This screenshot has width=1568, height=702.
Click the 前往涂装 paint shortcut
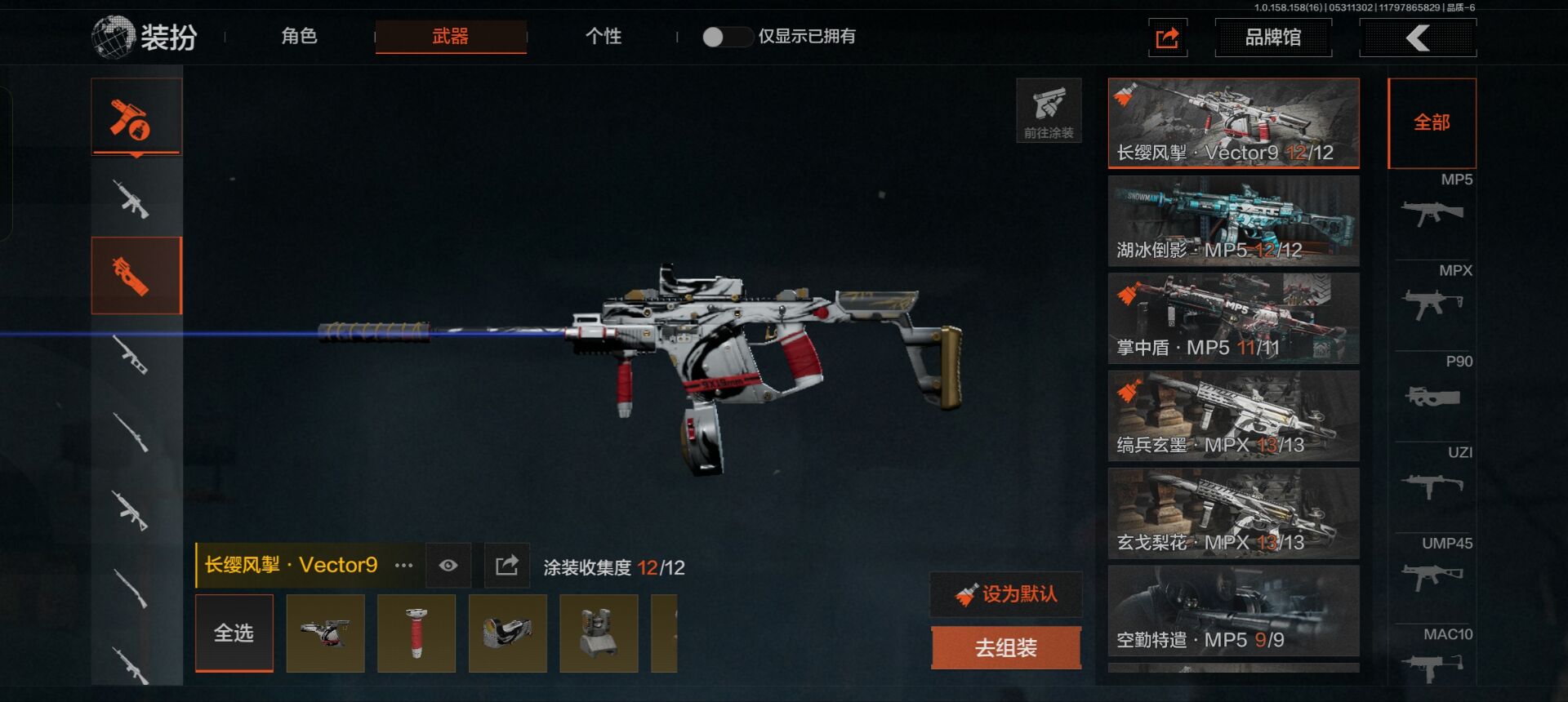[1049, 111]
